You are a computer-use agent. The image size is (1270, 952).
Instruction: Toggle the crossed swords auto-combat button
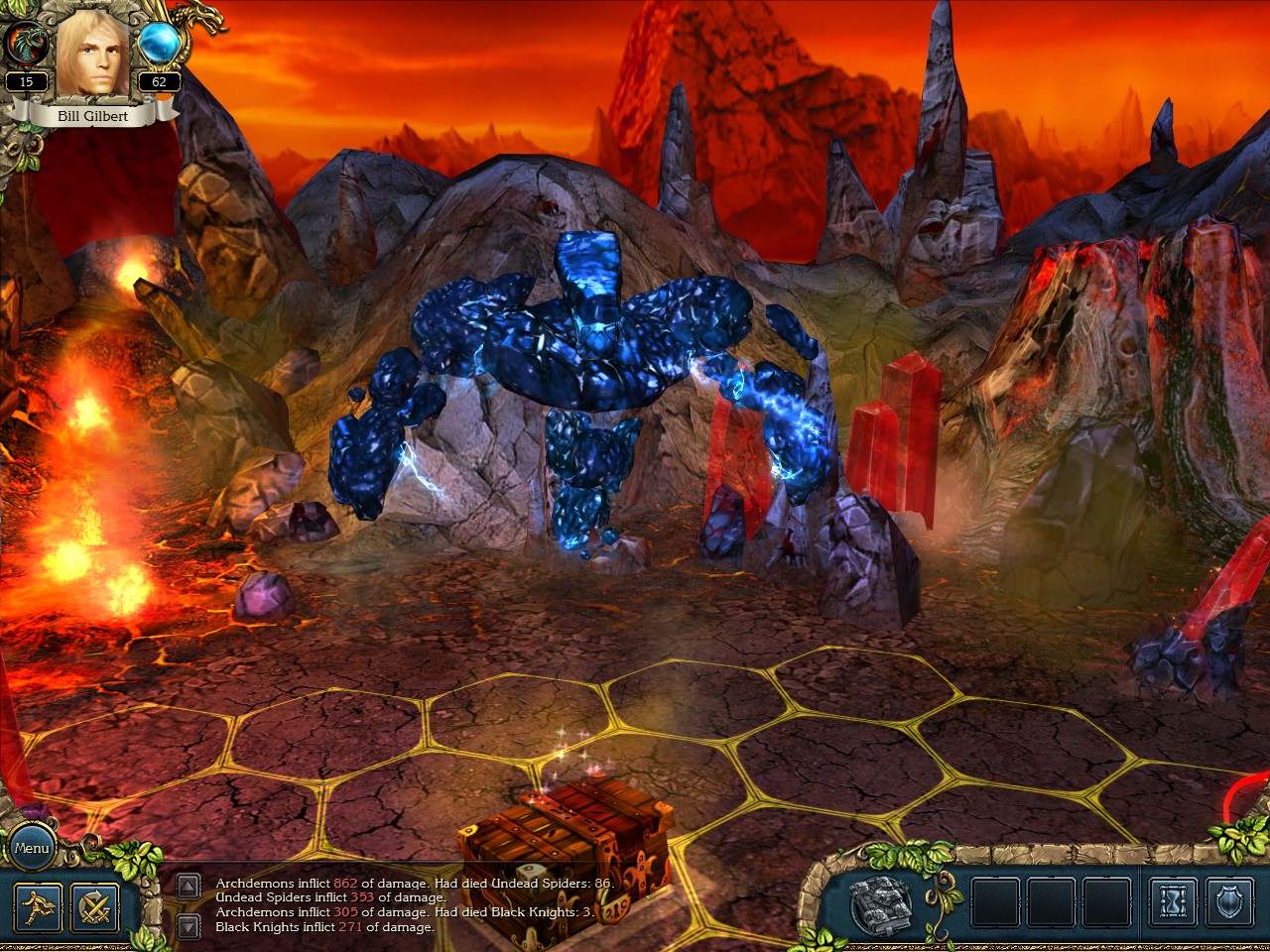(x=95, y=906)
